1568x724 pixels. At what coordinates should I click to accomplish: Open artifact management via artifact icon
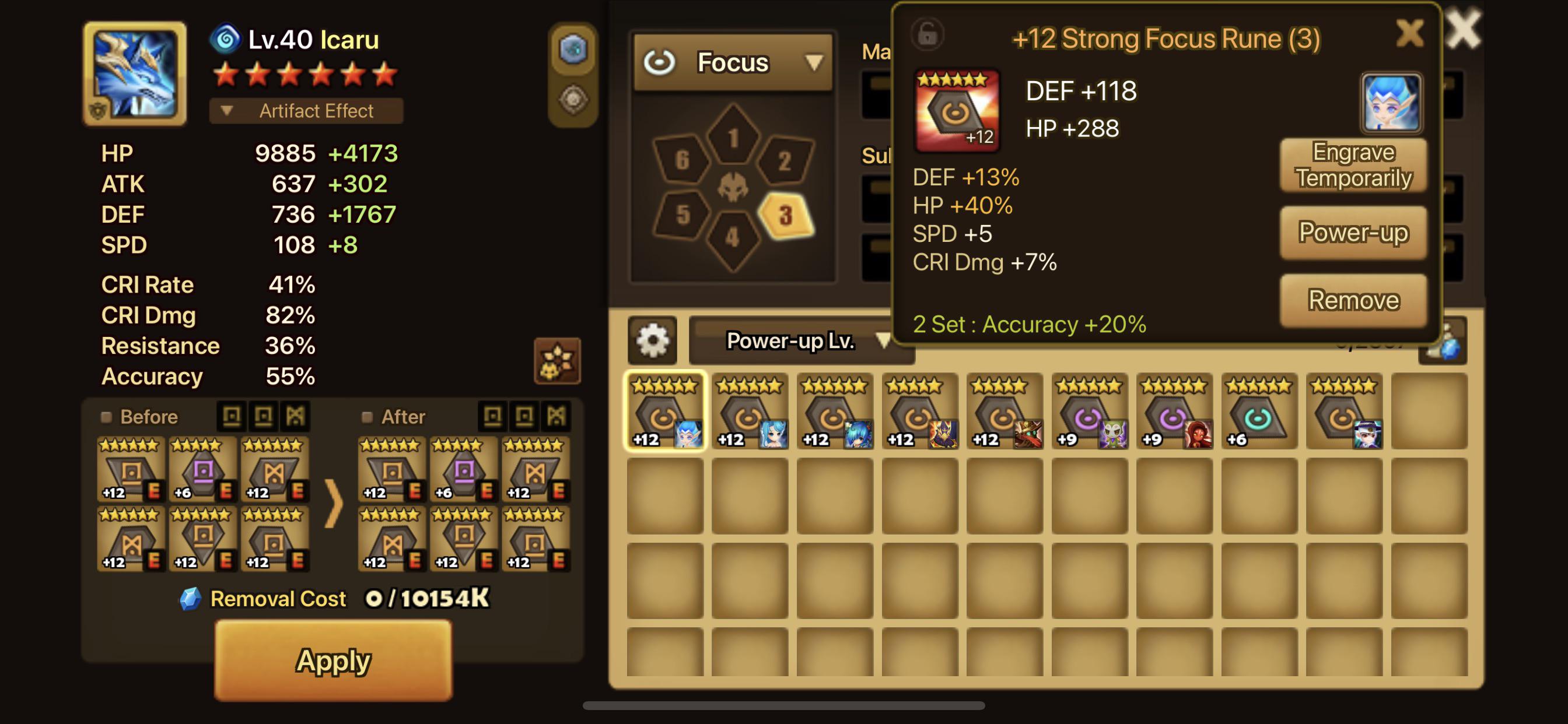click(x=575, y=97)
